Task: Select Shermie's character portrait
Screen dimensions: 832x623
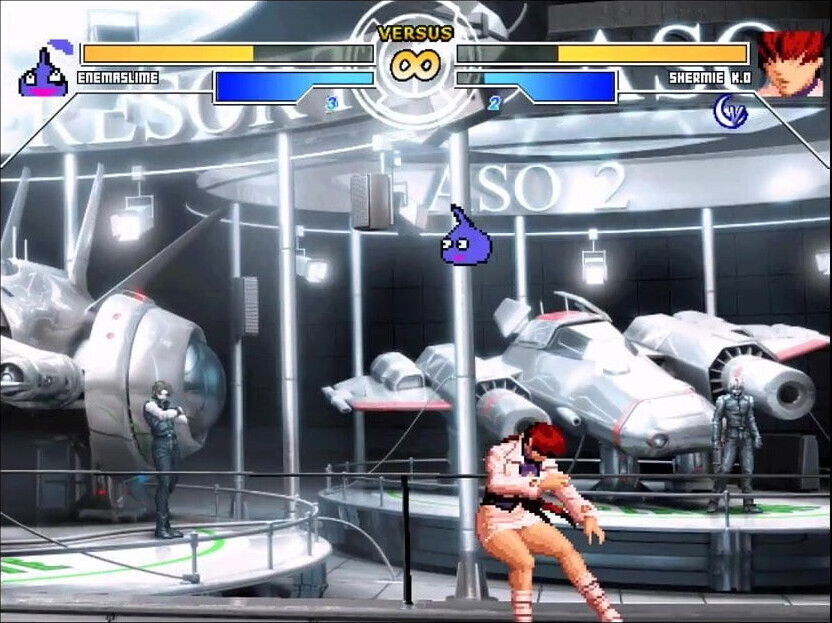Action: point(789,63)
